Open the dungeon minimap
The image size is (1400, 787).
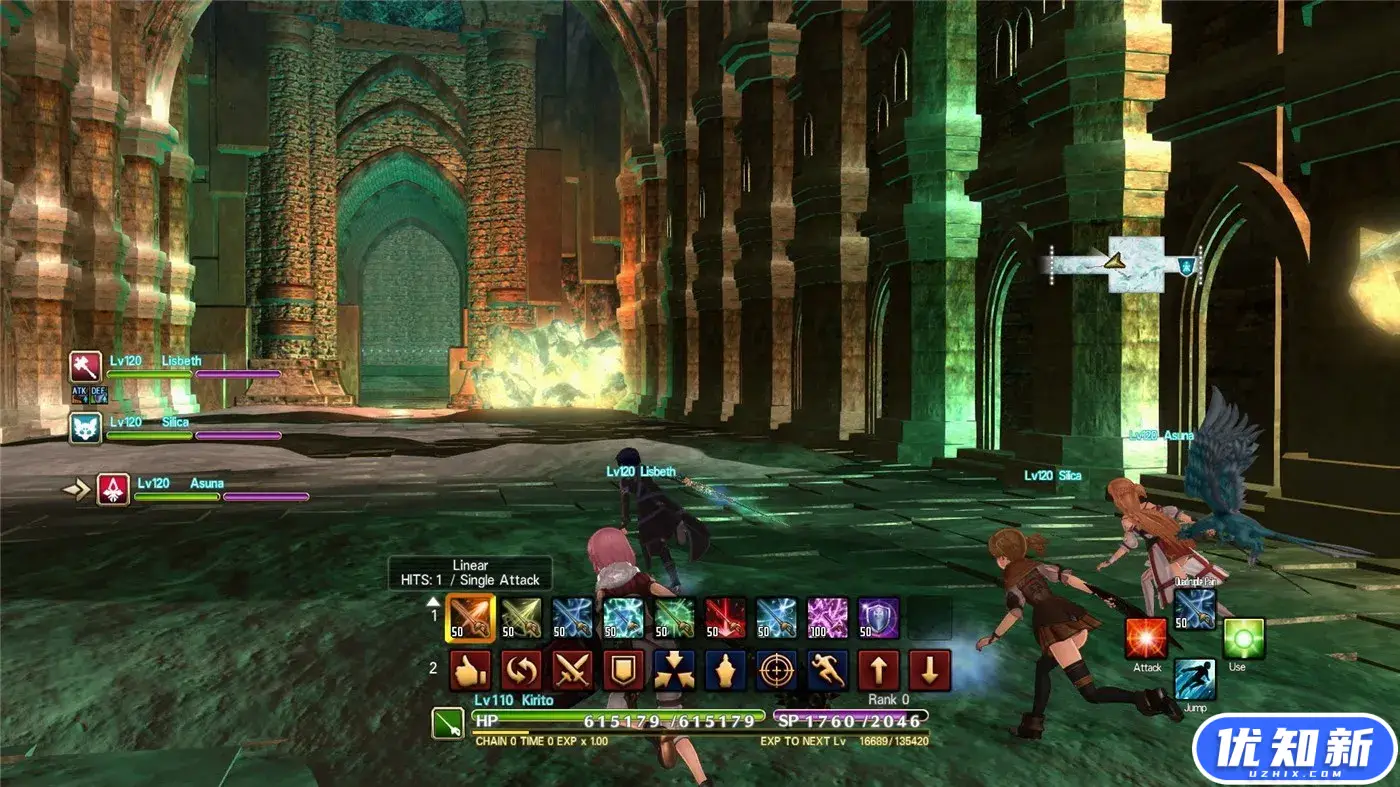coord(1123,264)
